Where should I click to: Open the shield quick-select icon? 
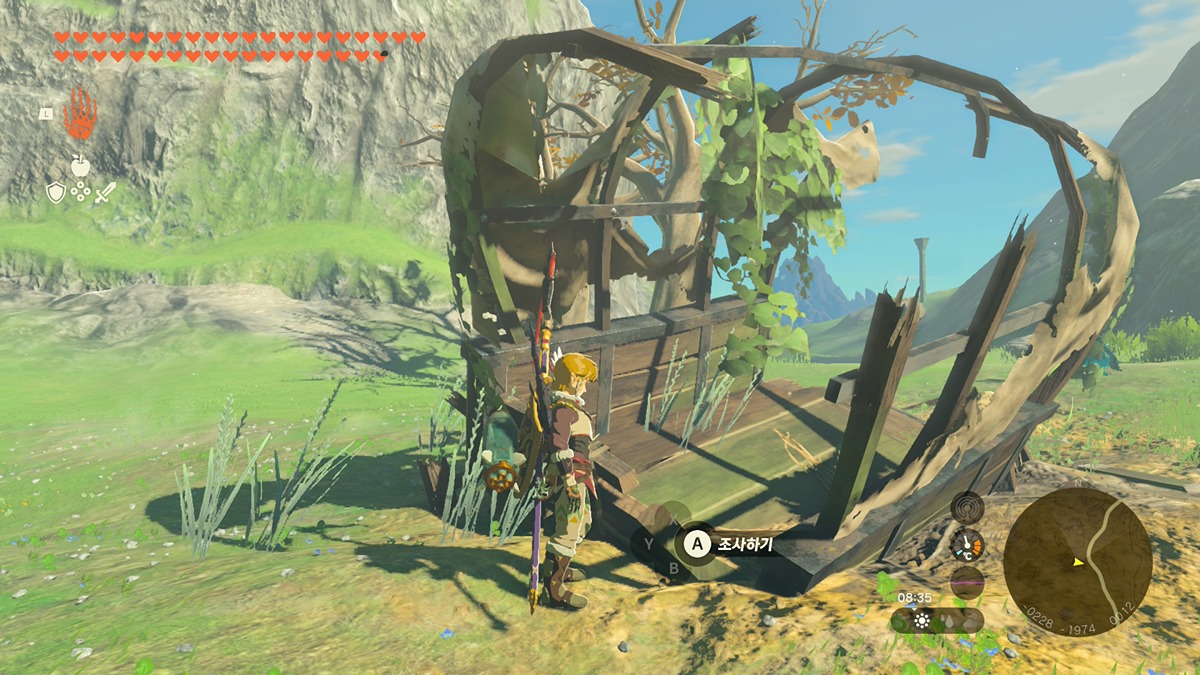click(x=56, y=192)
